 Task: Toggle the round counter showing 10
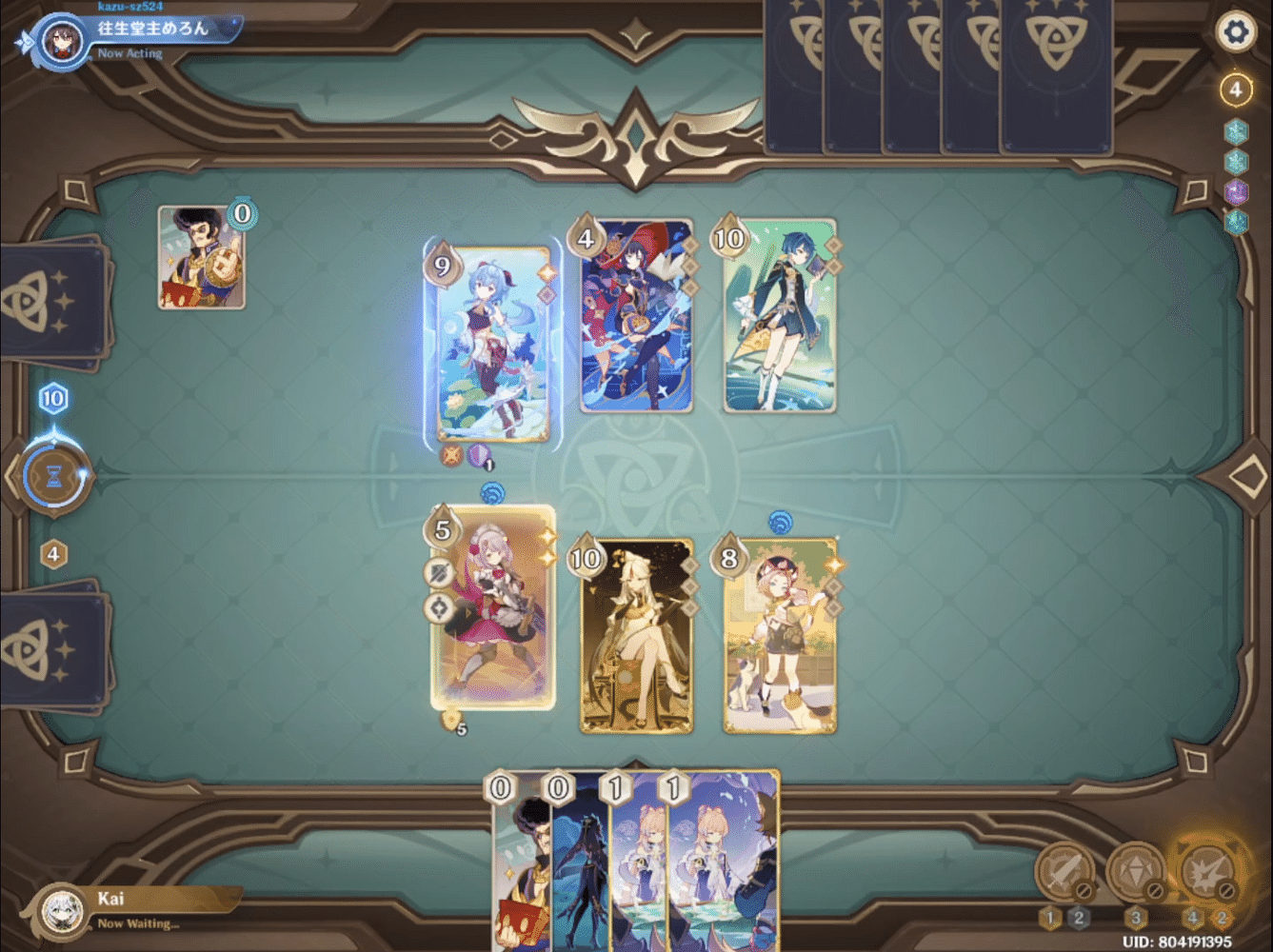[x=53, y=399]
